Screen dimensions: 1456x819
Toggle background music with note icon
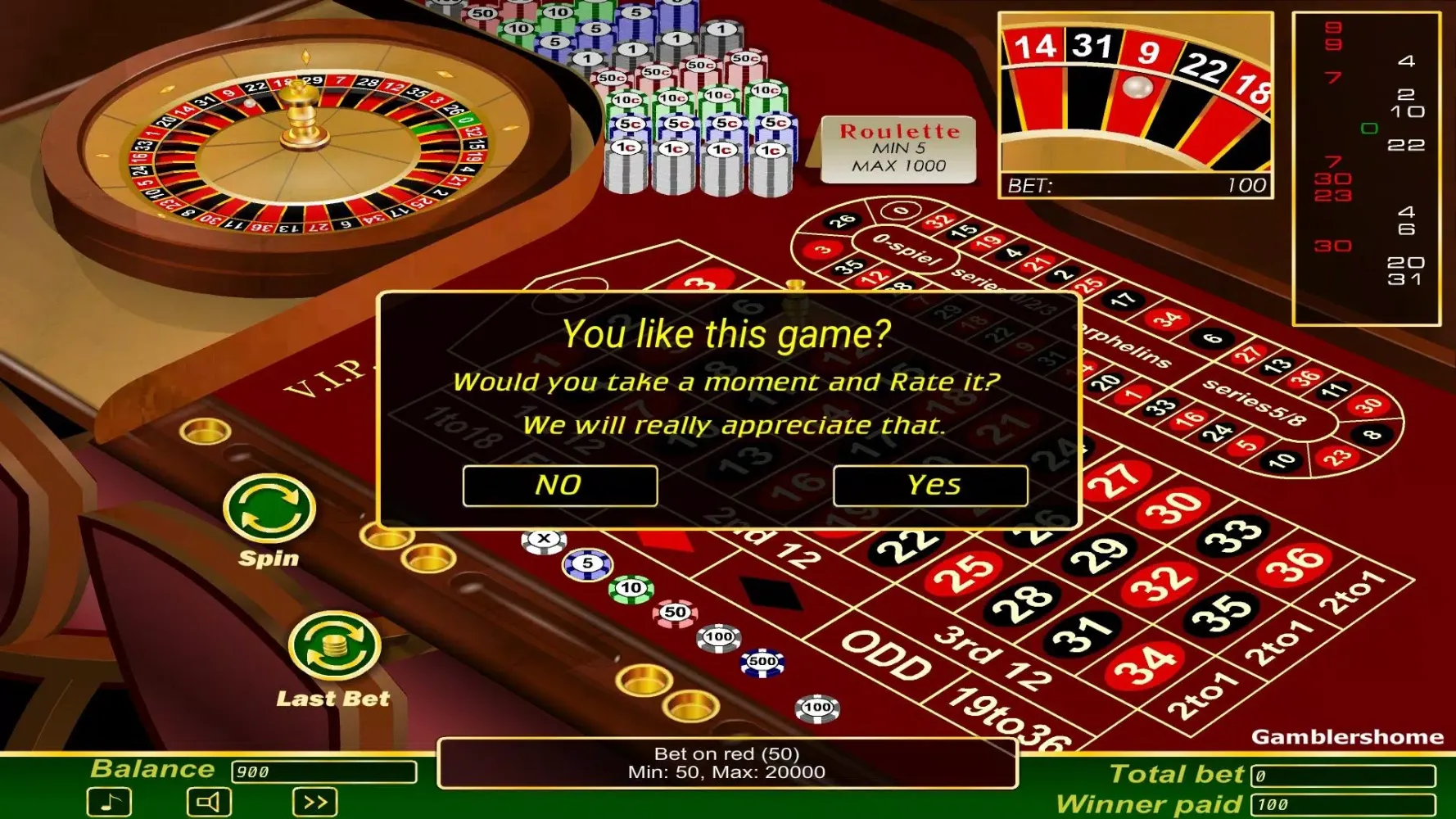(109, 800)
